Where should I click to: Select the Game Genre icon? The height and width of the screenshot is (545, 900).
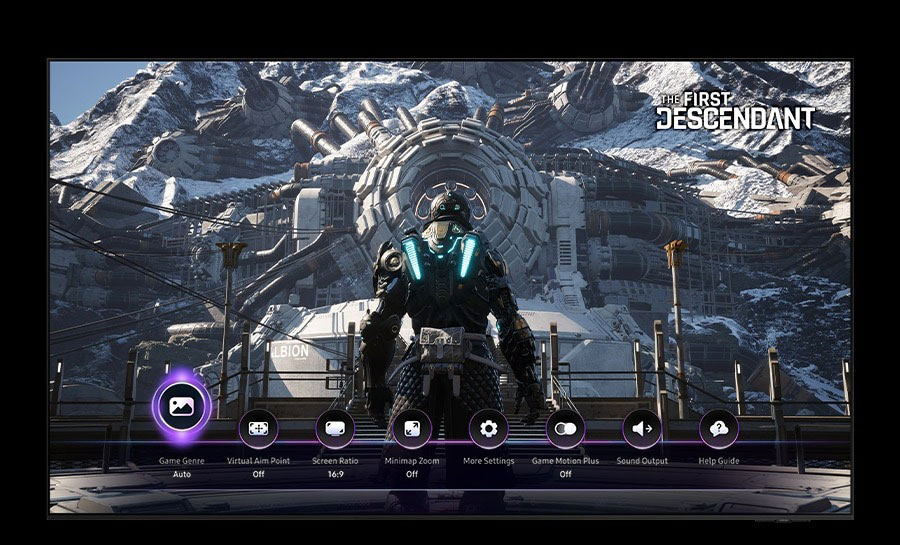coord(181,406)
